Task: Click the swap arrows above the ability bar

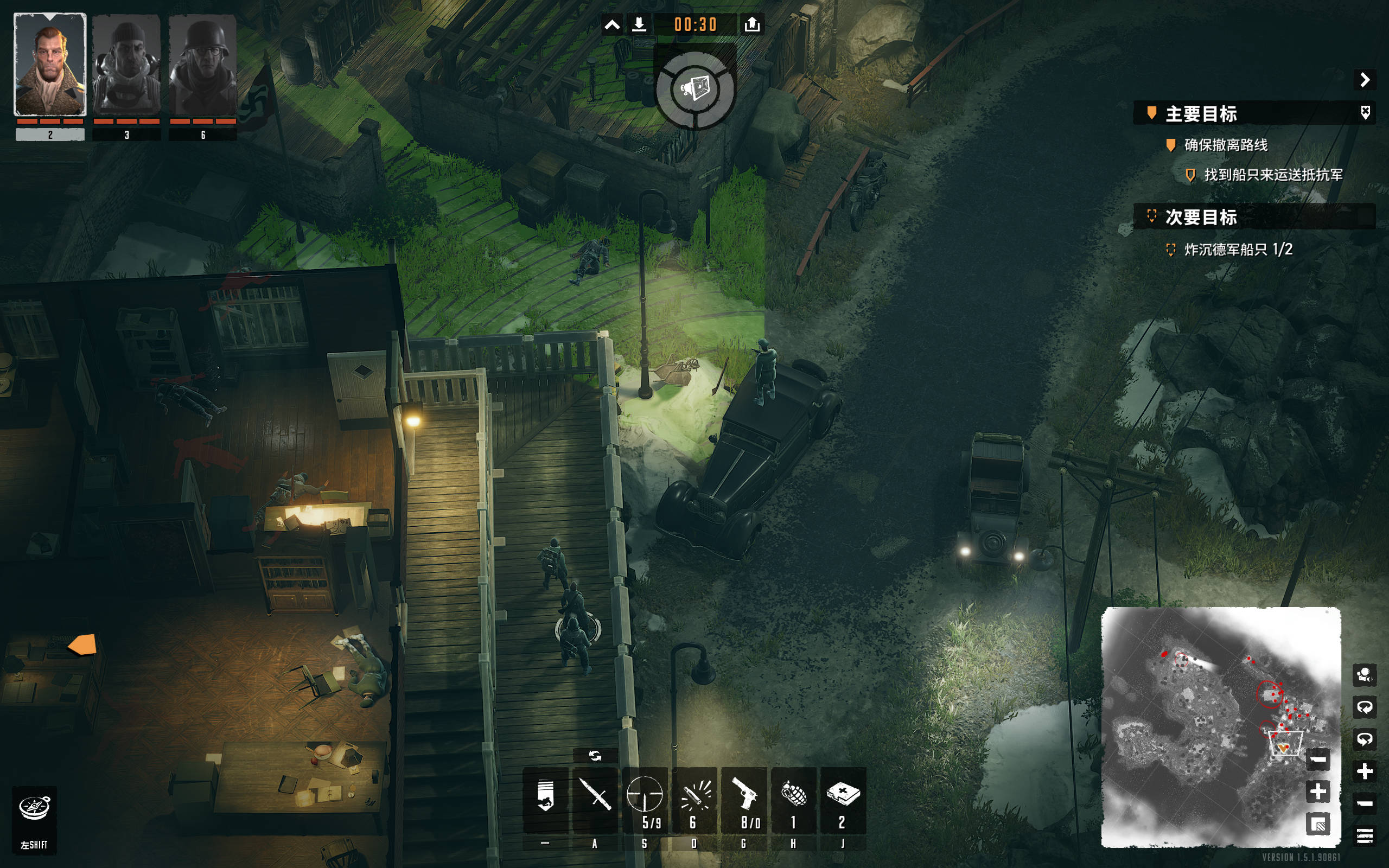Action: pyautogui.click(x=595, y=756)
